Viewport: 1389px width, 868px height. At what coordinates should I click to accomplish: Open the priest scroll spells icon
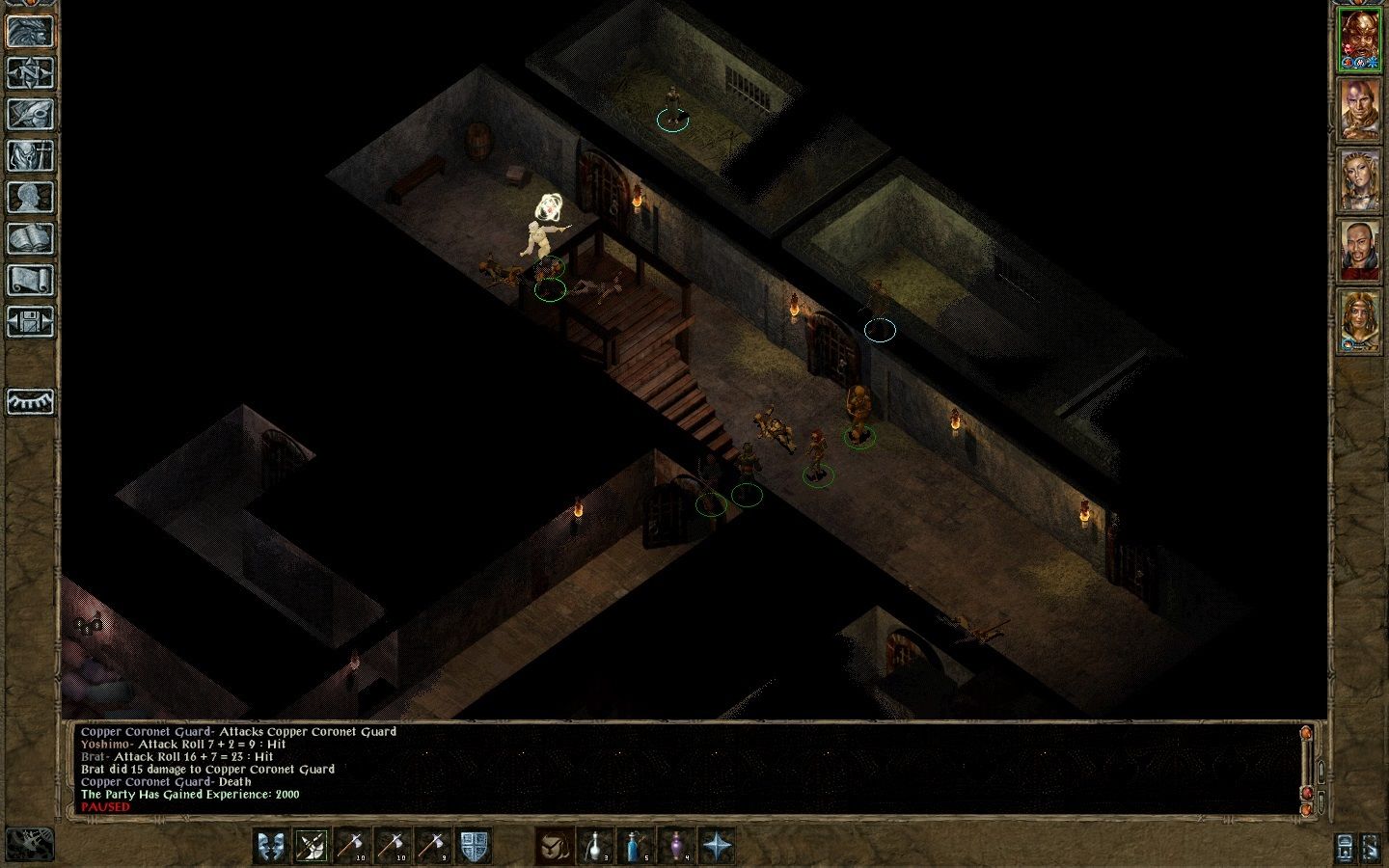[x=32, y=277]
